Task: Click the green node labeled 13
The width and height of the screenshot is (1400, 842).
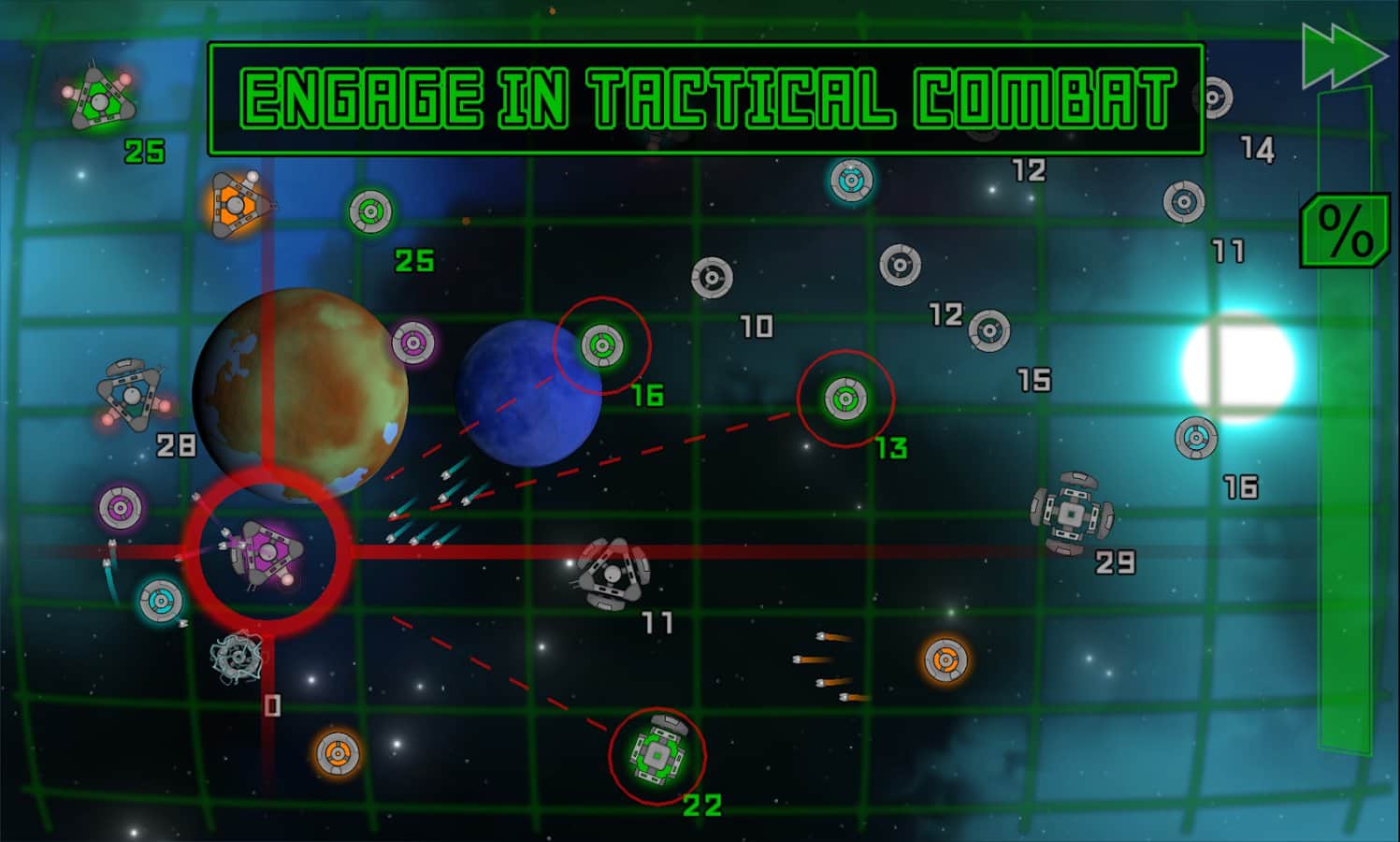Action: coord(846,399)
